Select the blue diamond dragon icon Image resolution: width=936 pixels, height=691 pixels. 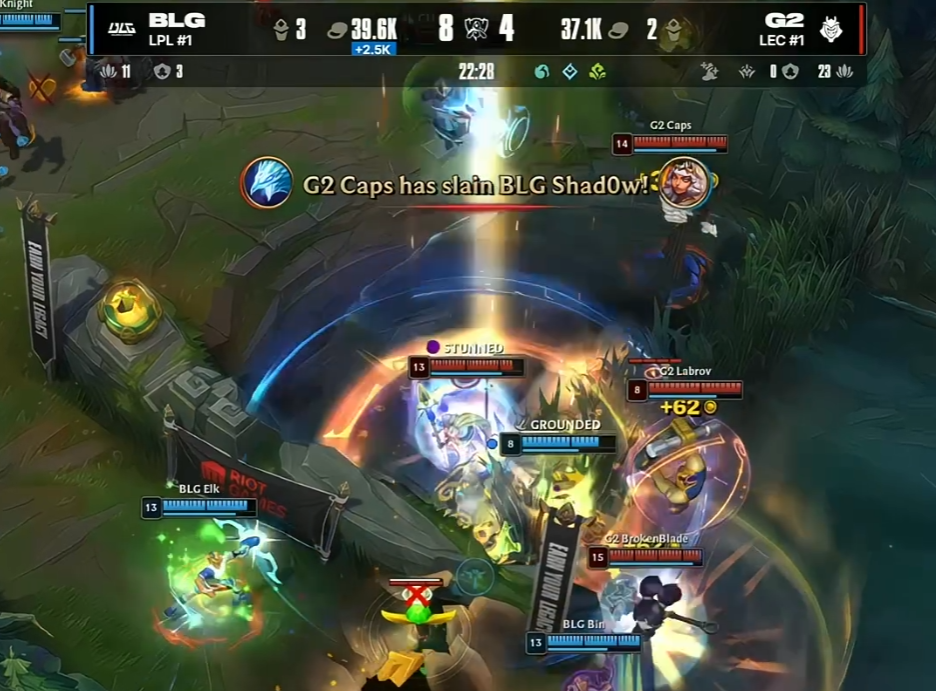click(569, 72)
